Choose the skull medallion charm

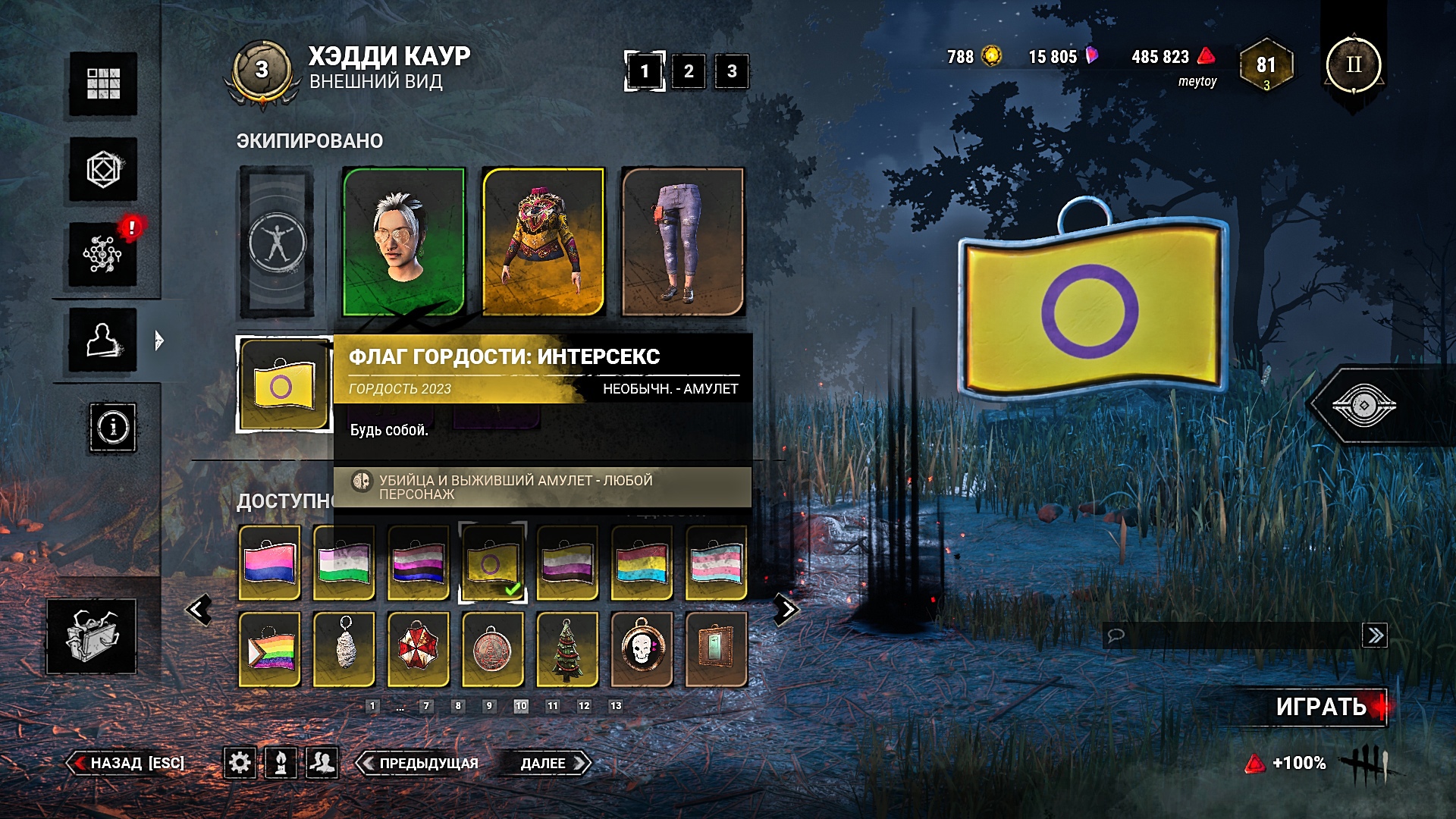coord(642,649)
